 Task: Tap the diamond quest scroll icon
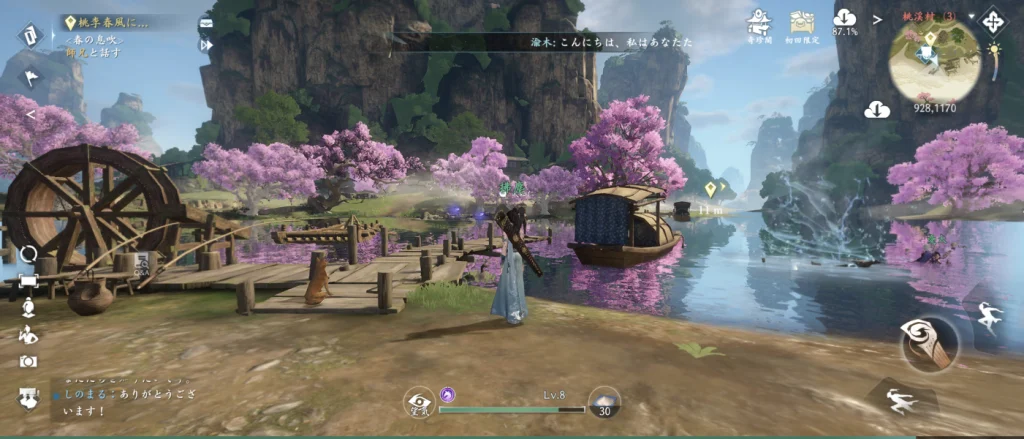click(x=29, y=32)
